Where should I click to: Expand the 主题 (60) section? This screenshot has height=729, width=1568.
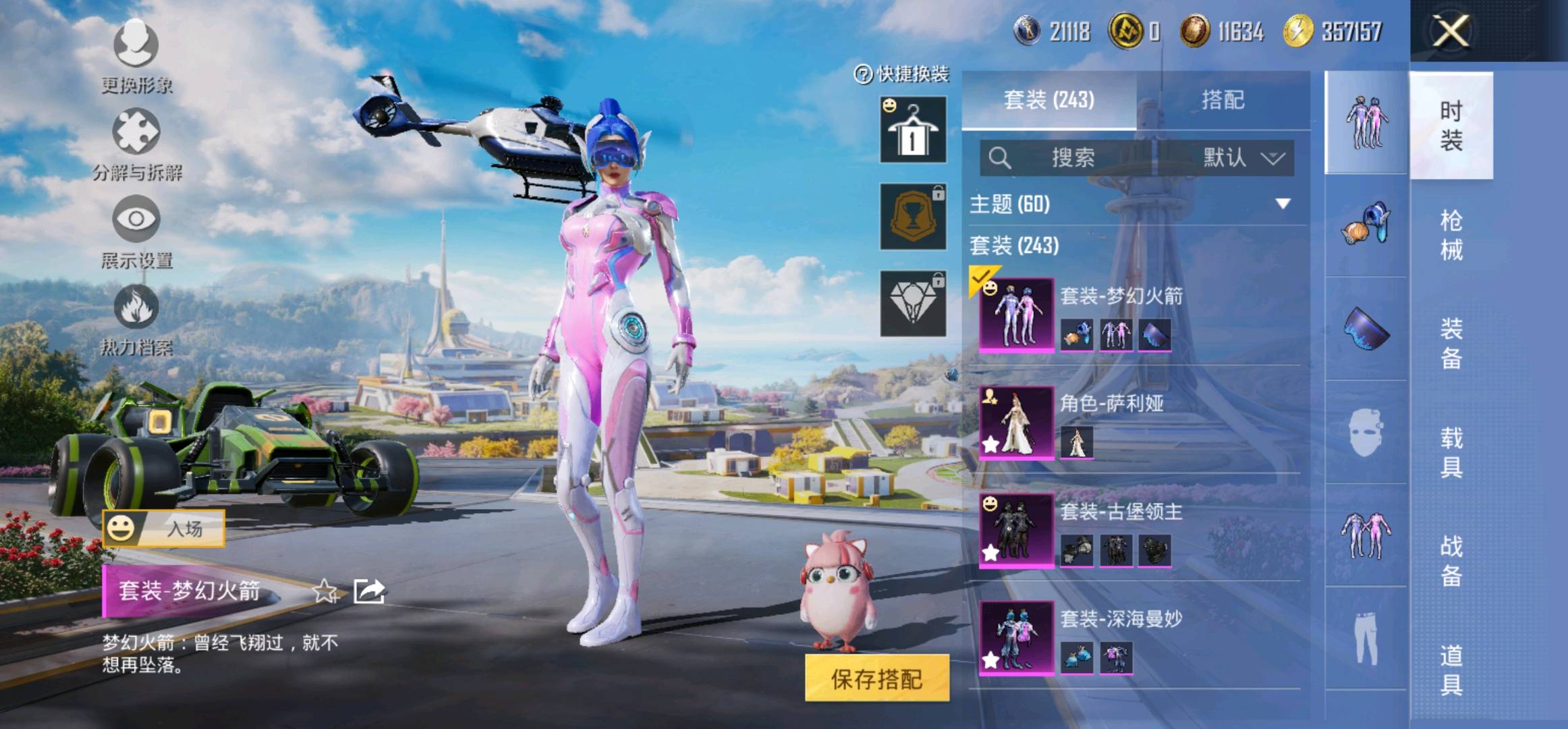[x=1281, y=203]
